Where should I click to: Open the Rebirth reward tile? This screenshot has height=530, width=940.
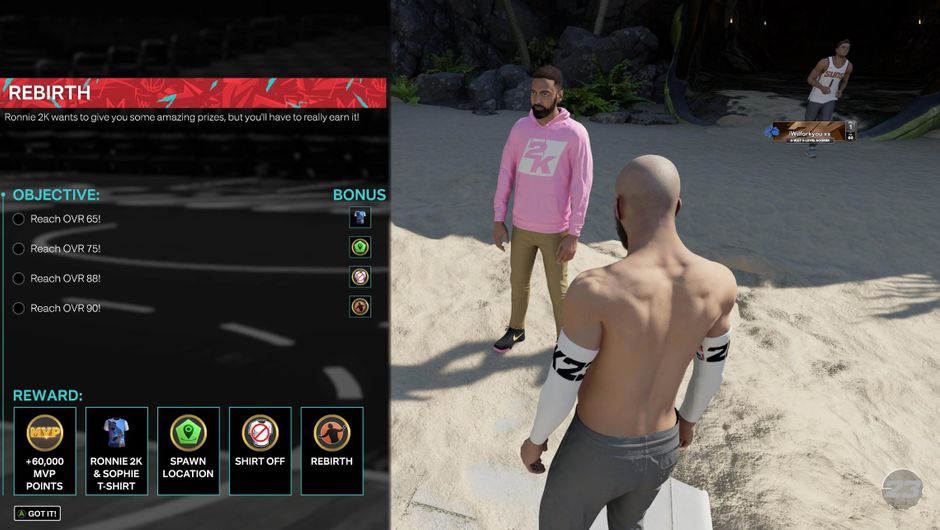point(331,450)
